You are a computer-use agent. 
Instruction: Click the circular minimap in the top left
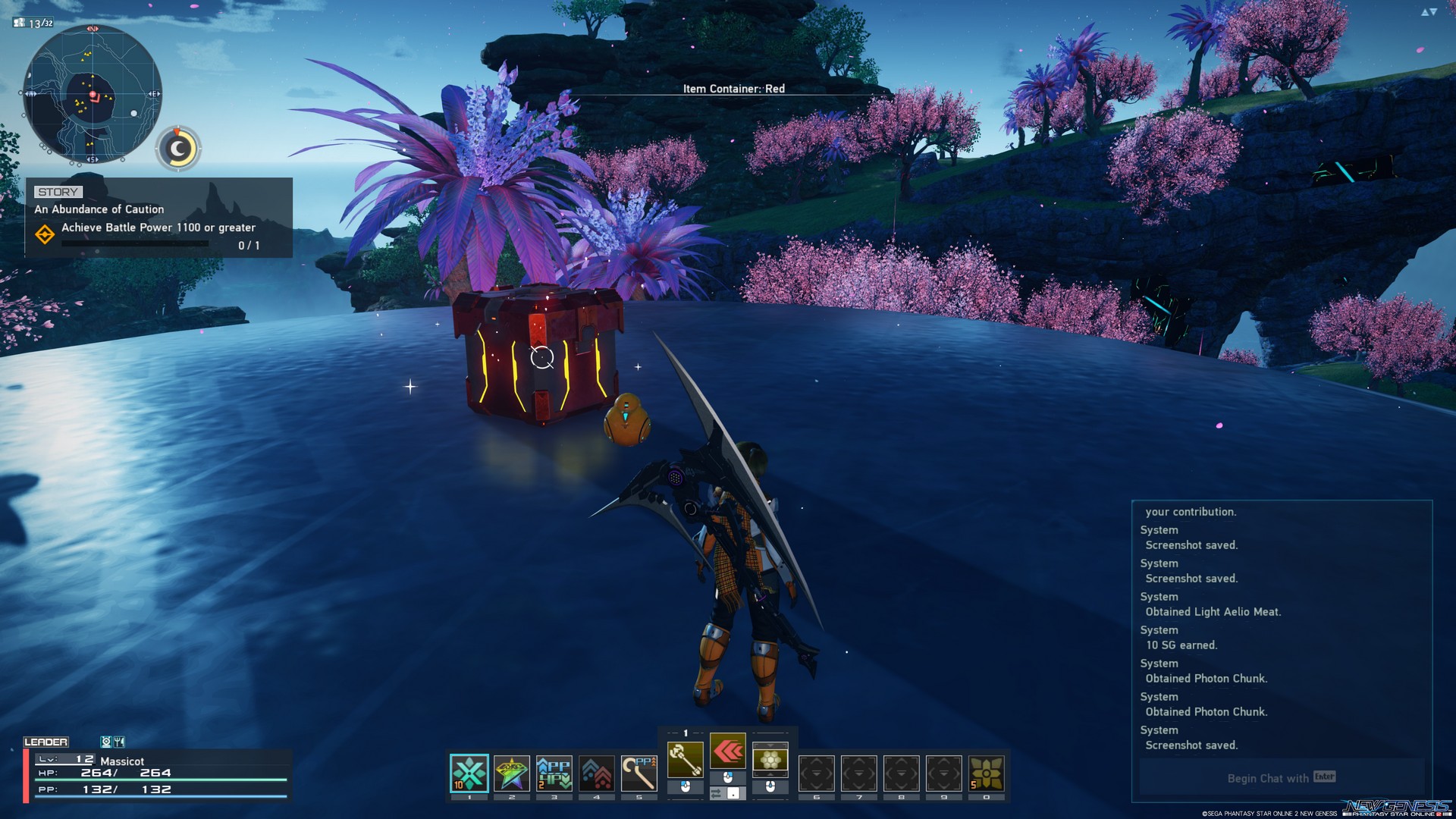pos(93,93)
